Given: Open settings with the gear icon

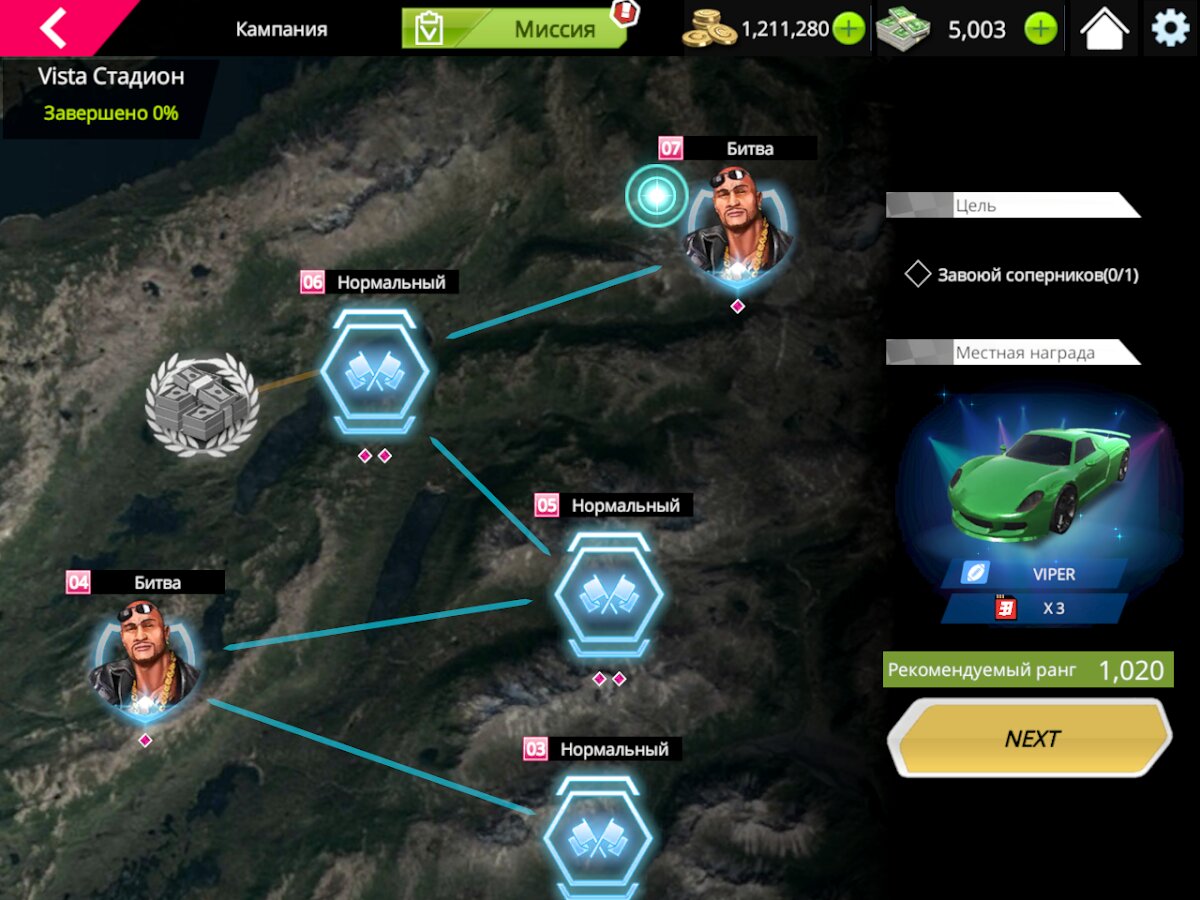Looking at the screenshot, I should (x=1170, y=29).
